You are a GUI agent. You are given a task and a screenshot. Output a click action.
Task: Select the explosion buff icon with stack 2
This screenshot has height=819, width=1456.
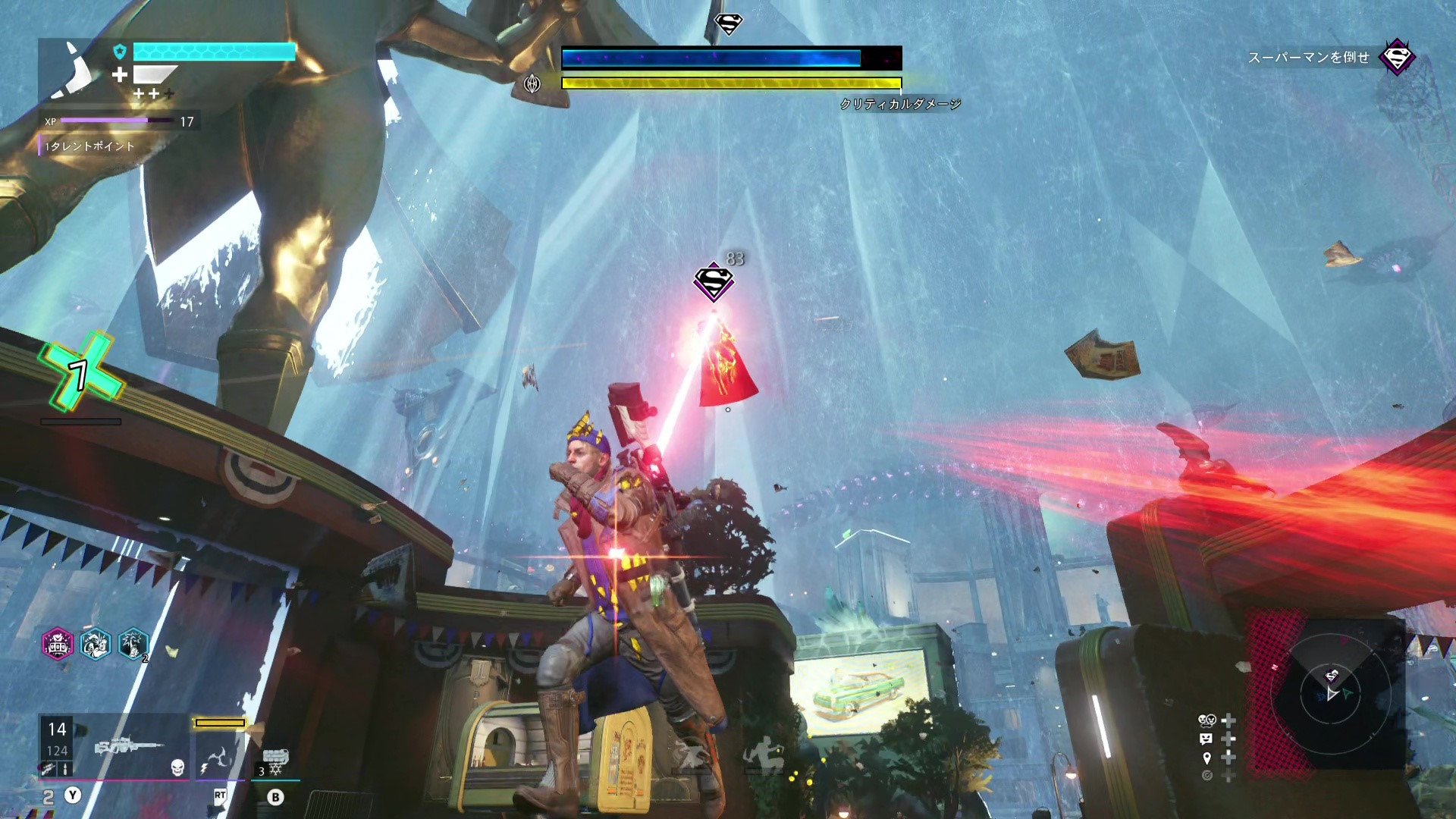(133, 645)
